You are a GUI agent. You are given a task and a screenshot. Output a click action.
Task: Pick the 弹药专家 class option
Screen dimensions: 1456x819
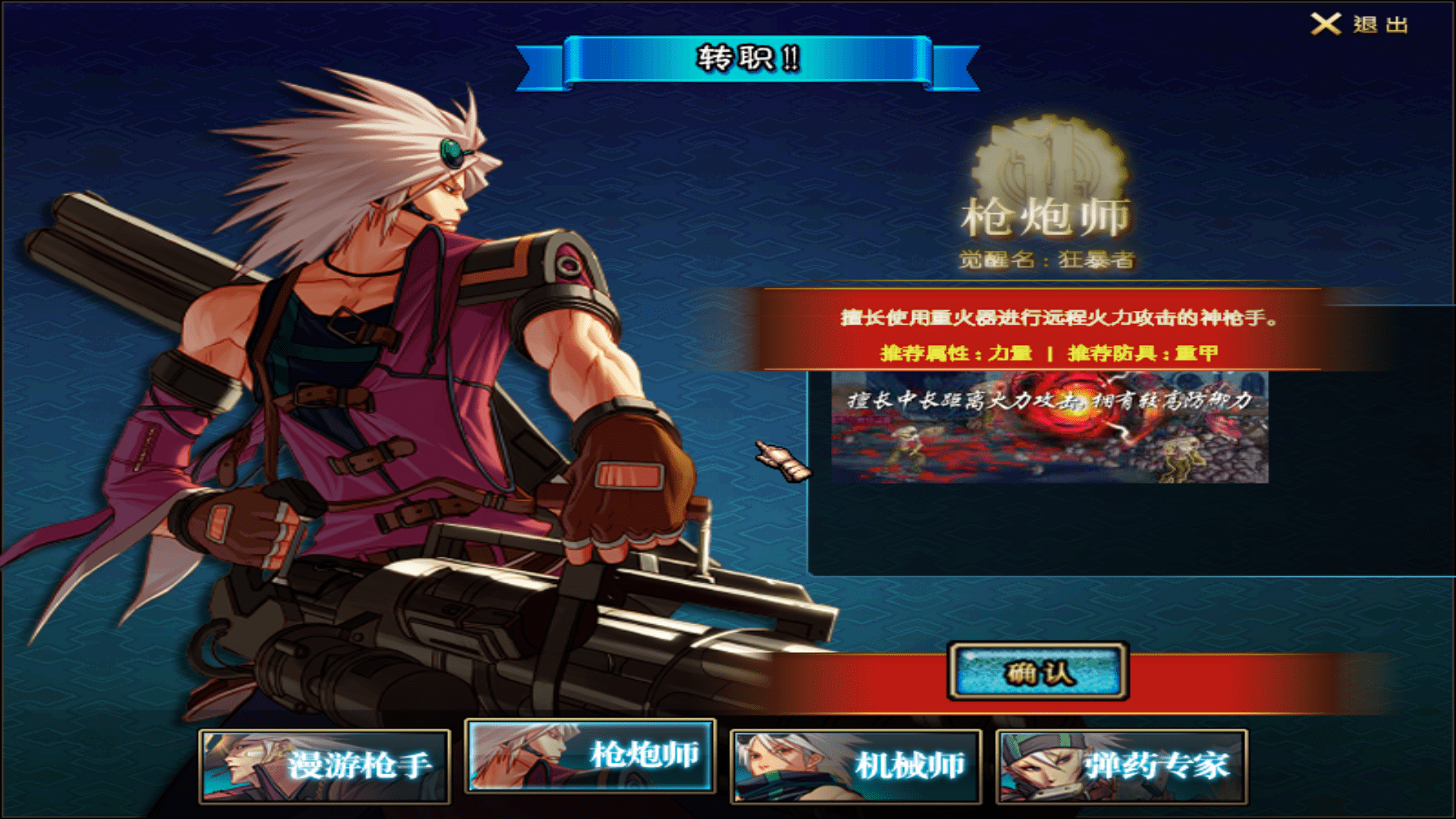click(1122, 766)
